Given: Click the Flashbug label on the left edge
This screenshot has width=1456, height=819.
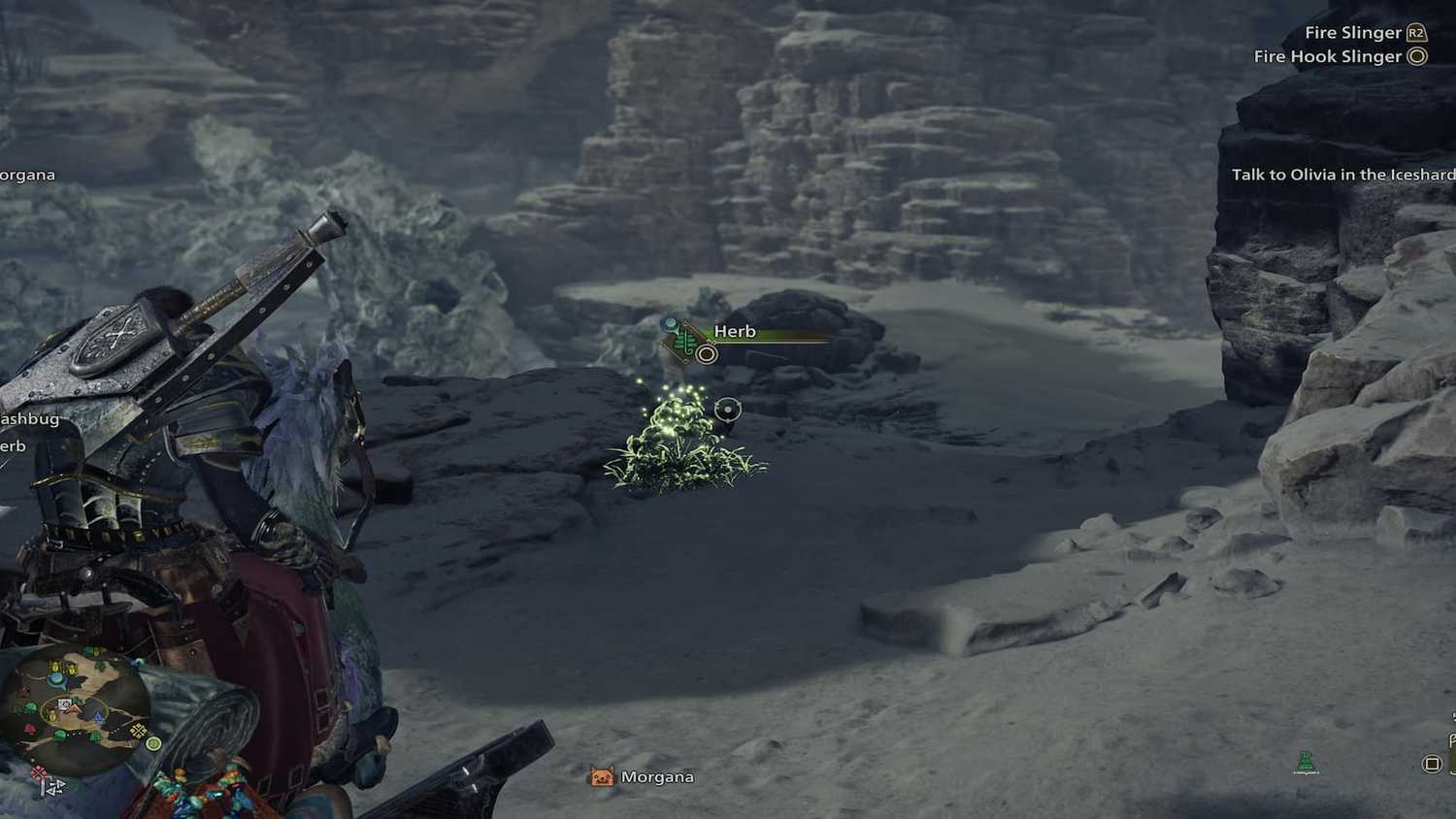Looking at the screenshot, I should [x=29, y=418].
